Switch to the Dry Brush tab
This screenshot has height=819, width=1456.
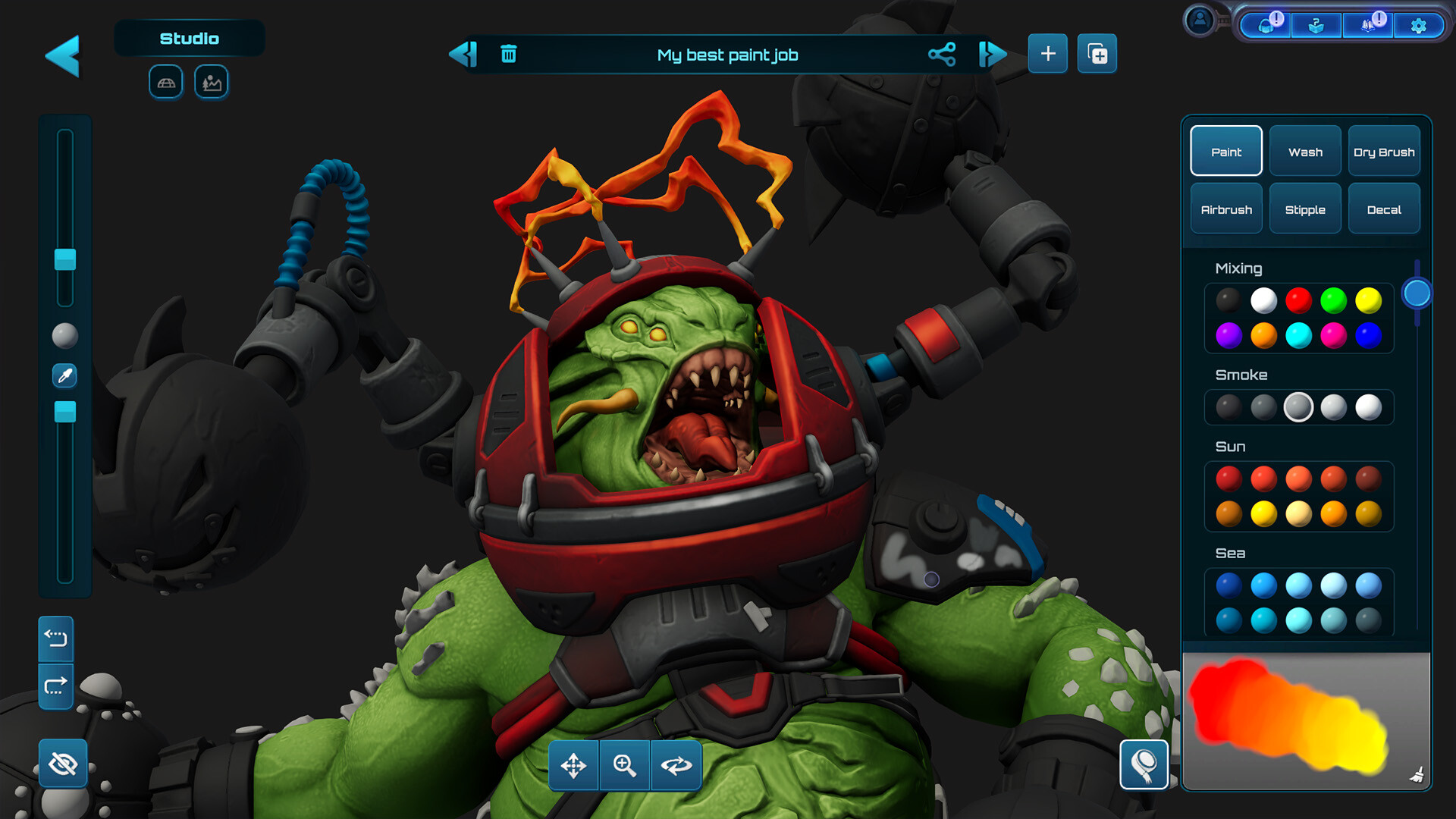(1384, 151)
